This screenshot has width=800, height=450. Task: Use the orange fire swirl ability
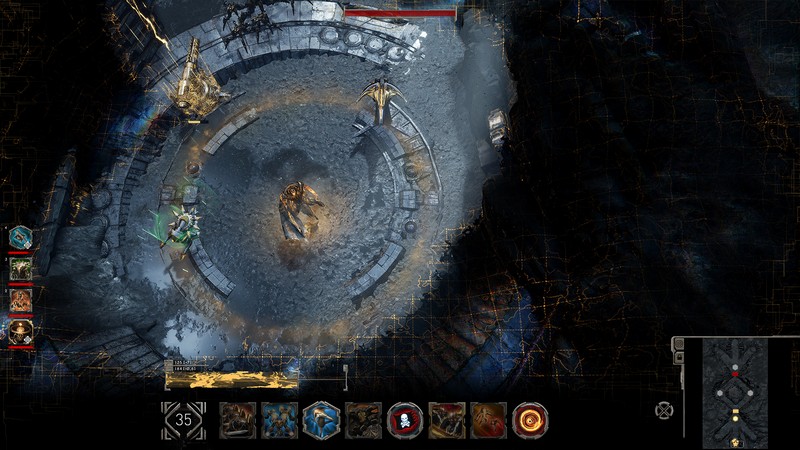(530, 420)
